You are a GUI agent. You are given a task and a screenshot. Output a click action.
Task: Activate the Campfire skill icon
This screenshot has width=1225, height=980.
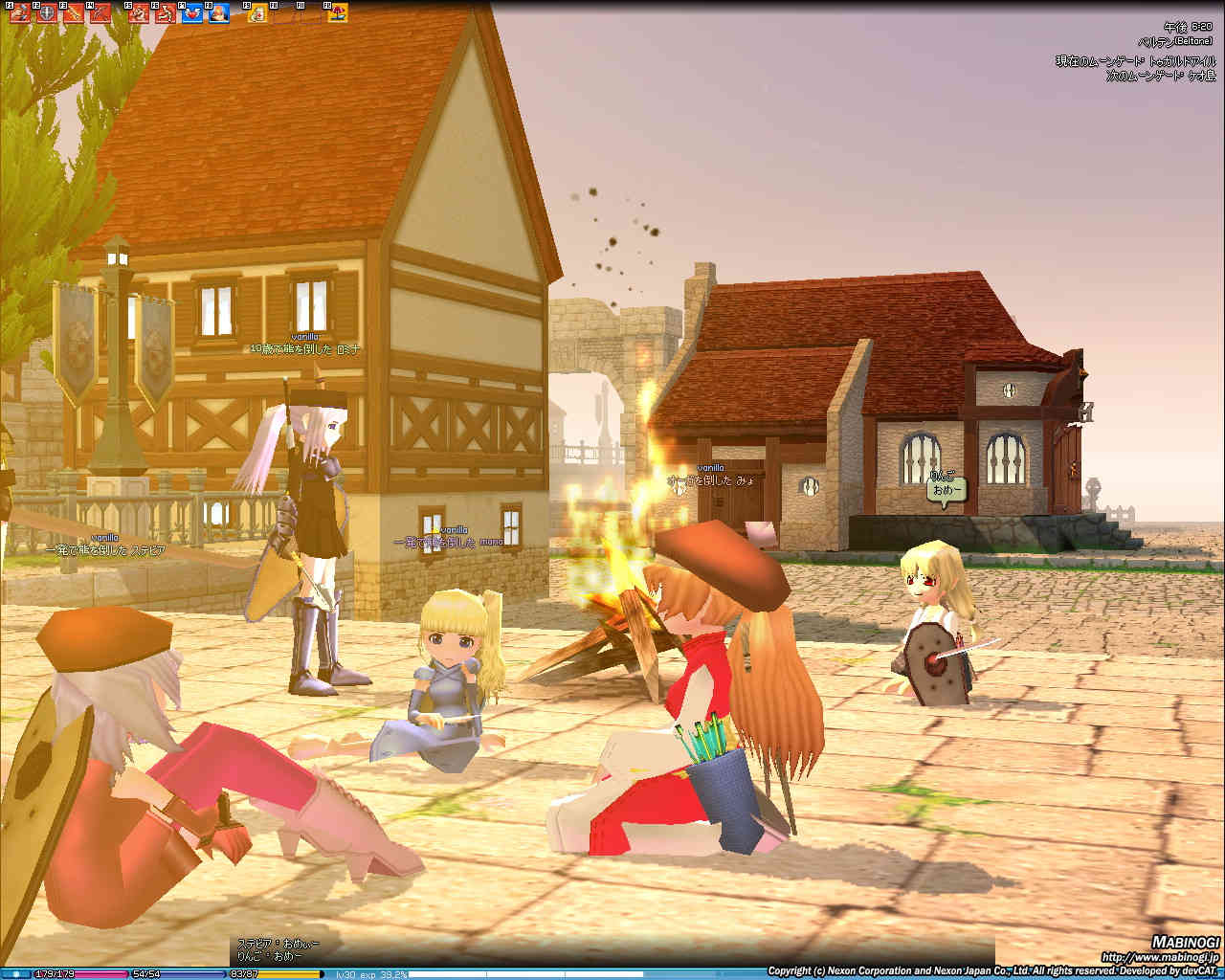point(219,13)
